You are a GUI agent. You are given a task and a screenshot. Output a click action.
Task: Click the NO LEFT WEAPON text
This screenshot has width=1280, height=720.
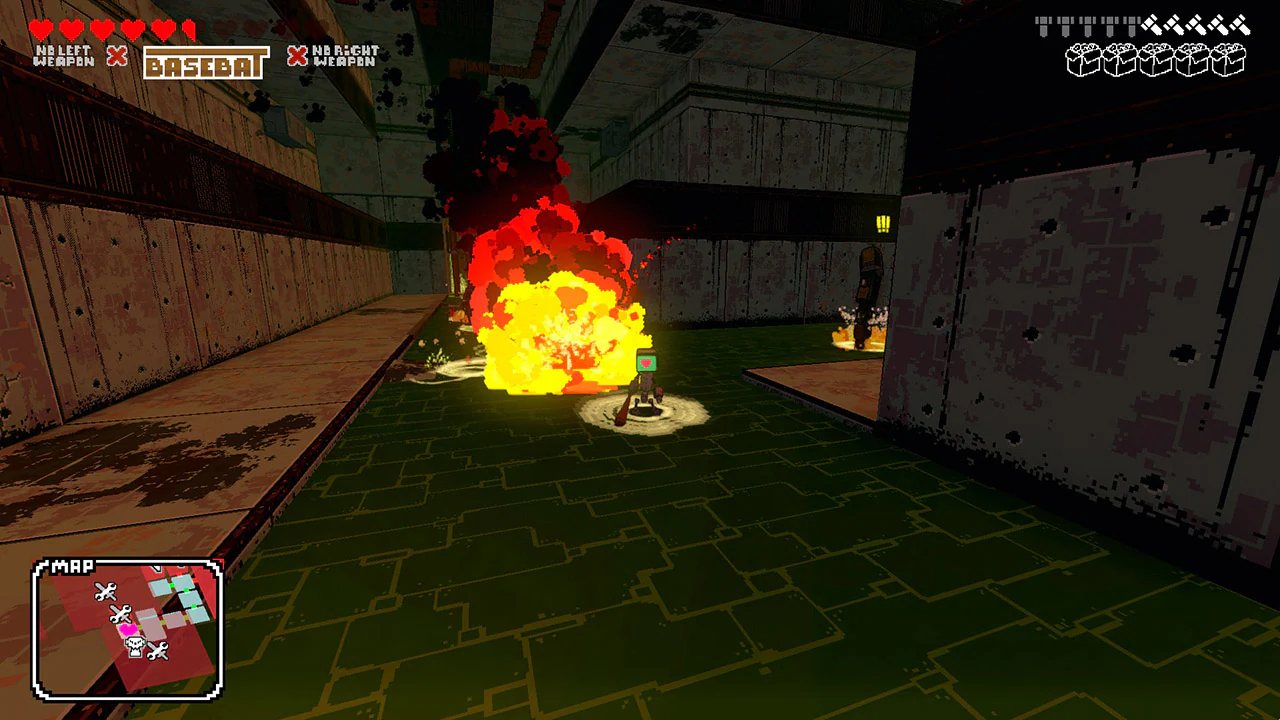coord(63,55)
